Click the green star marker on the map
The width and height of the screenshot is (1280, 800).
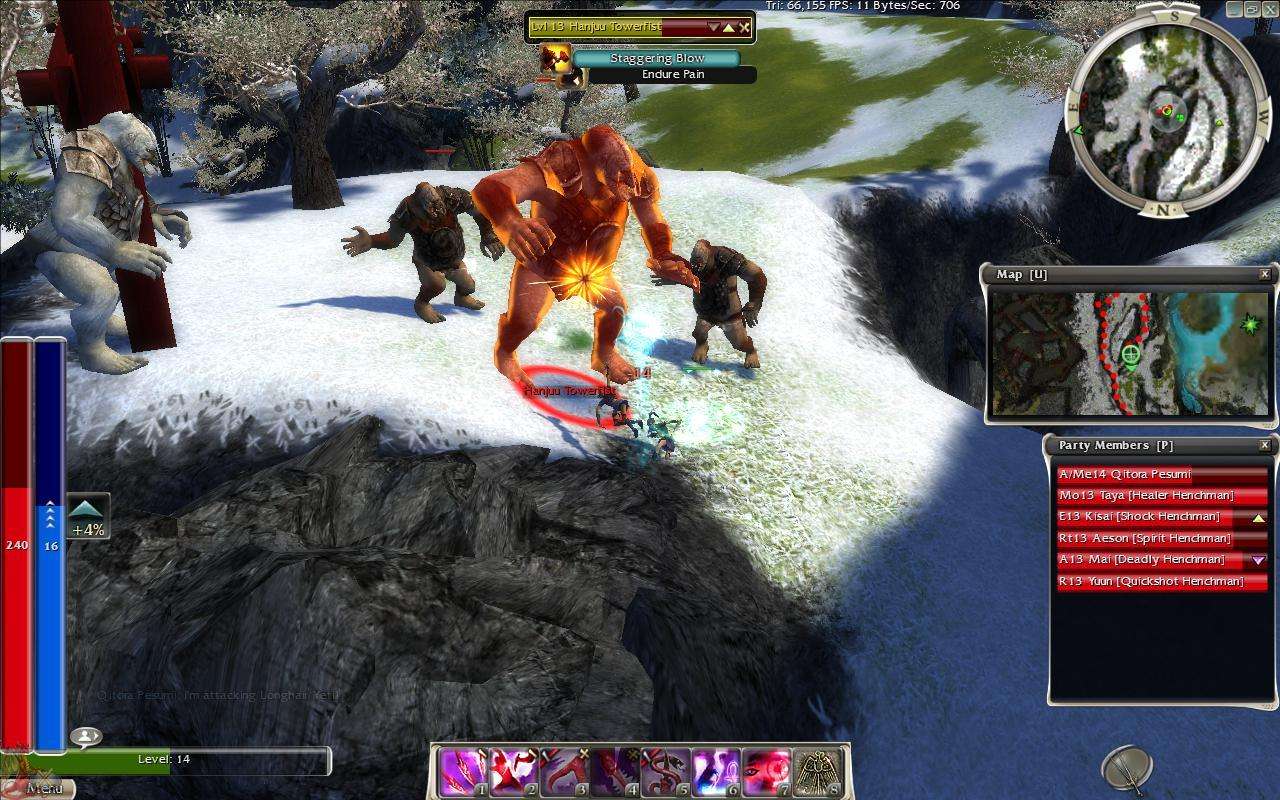tap(1249, 324)
